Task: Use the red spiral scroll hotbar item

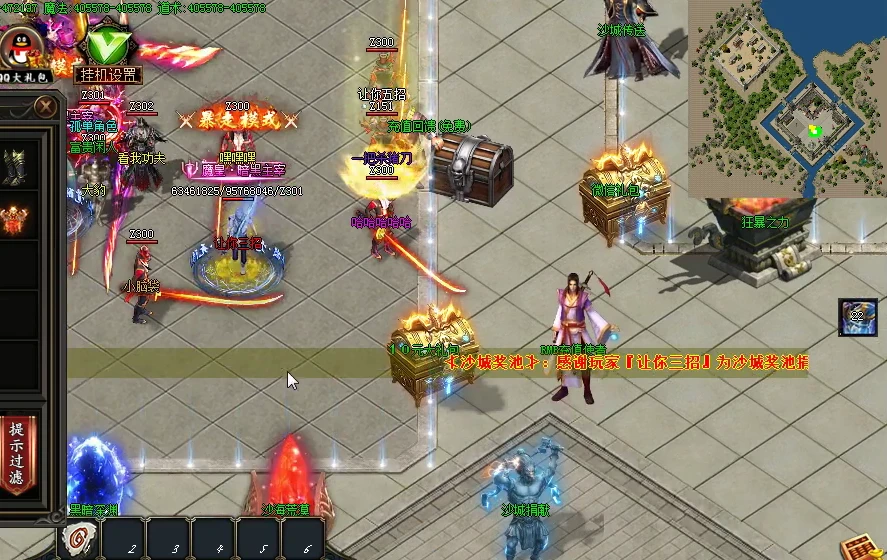Action: [78, 541]
